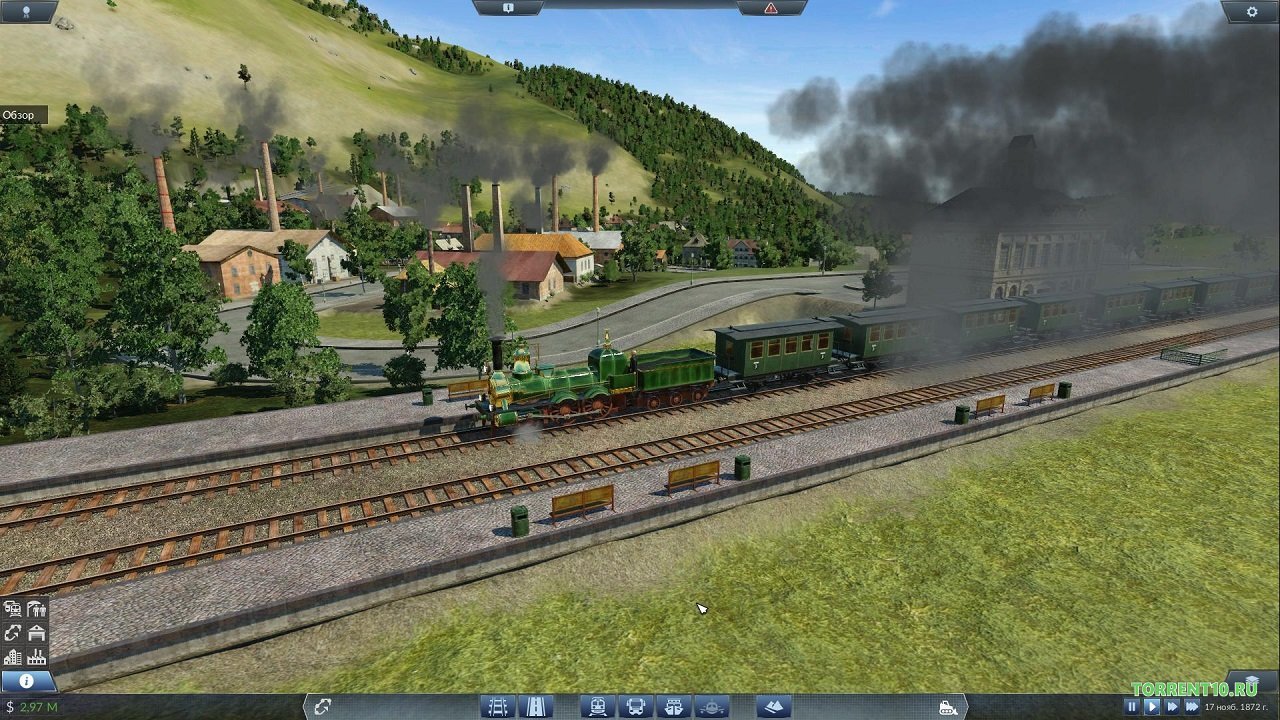
Task: Open the depots overview panel
Action: click(36, 632)
